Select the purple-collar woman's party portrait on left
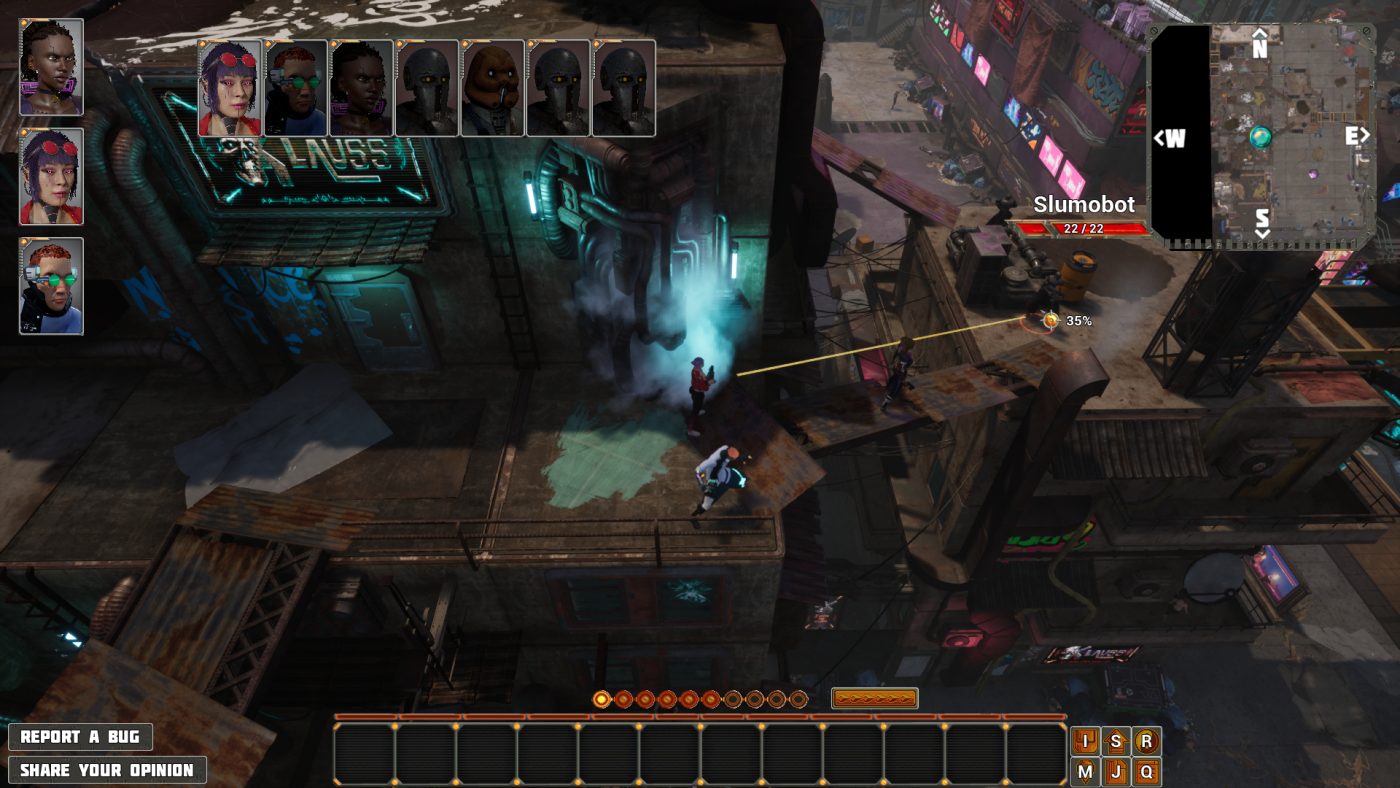The height and width of the screenshot is (788, 1400). click(51, 67)
